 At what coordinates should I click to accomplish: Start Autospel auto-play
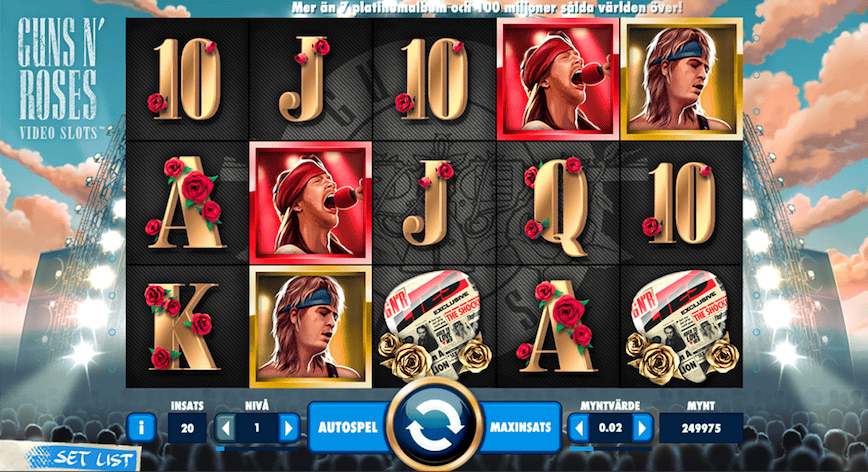pyautogui.click(x=346, y=427)
